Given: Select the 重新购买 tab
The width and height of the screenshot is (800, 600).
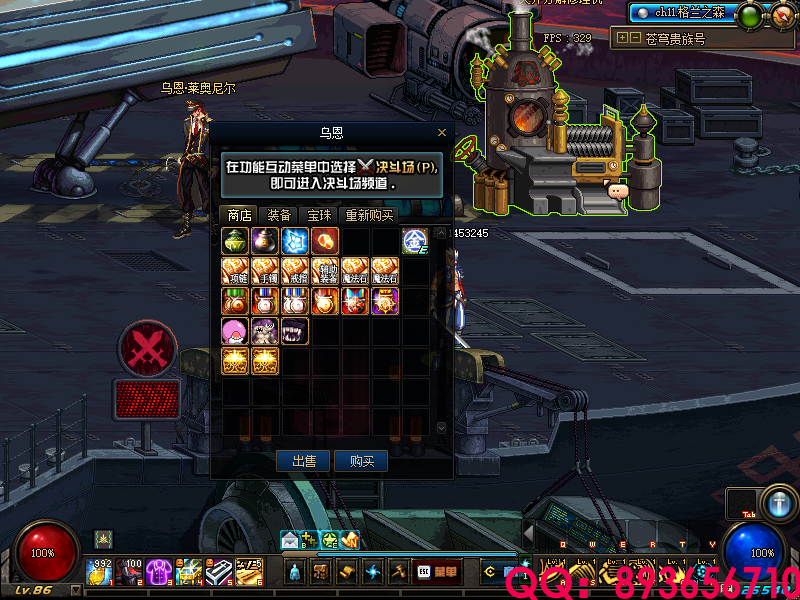Looking at the screenshot, I should point(369,215).
